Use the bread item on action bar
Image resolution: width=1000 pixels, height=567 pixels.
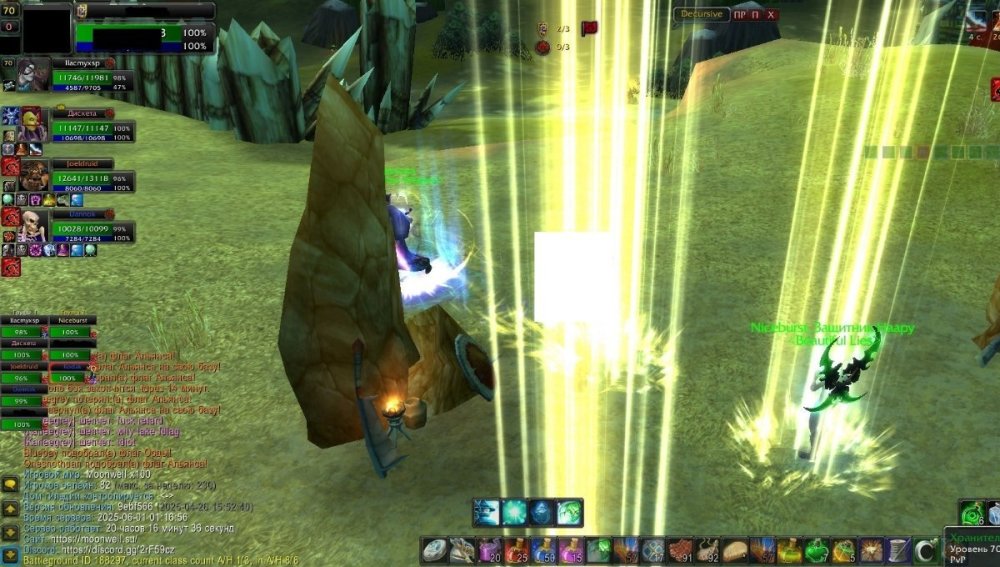(736, 550)
